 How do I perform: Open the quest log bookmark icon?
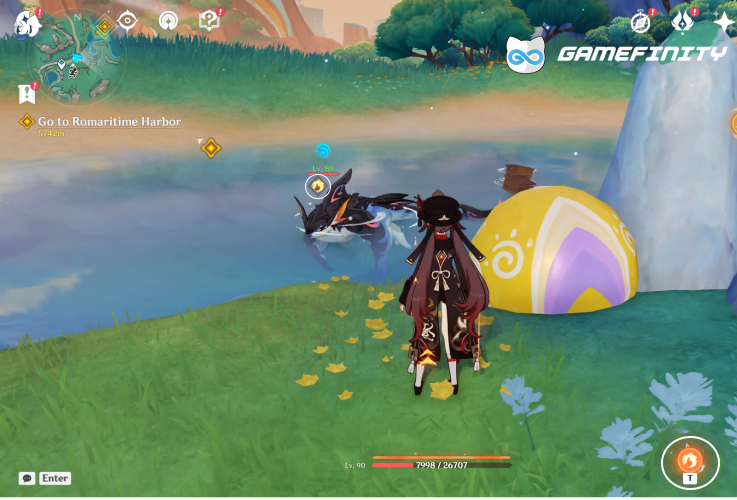click(27, 93)
